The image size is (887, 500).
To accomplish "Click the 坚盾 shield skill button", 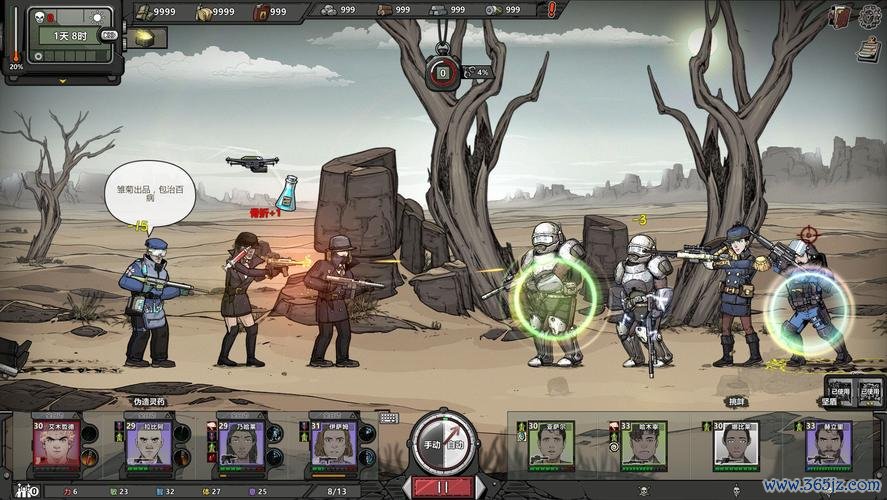I will (x=839, y=389).
